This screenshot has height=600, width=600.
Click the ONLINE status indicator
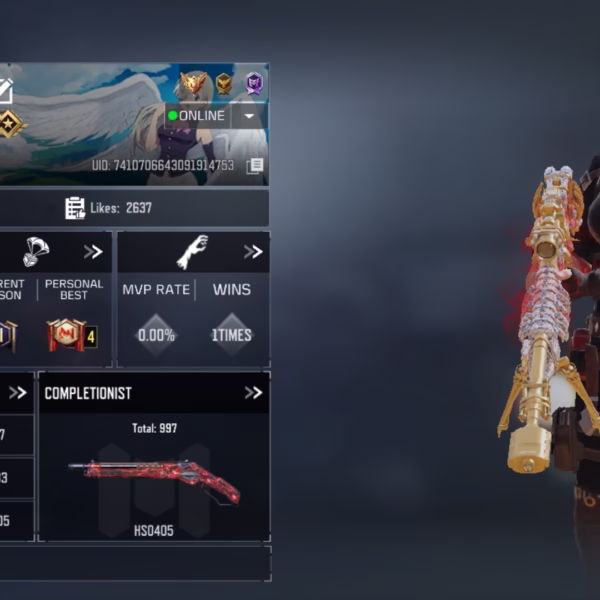point(197,116)
